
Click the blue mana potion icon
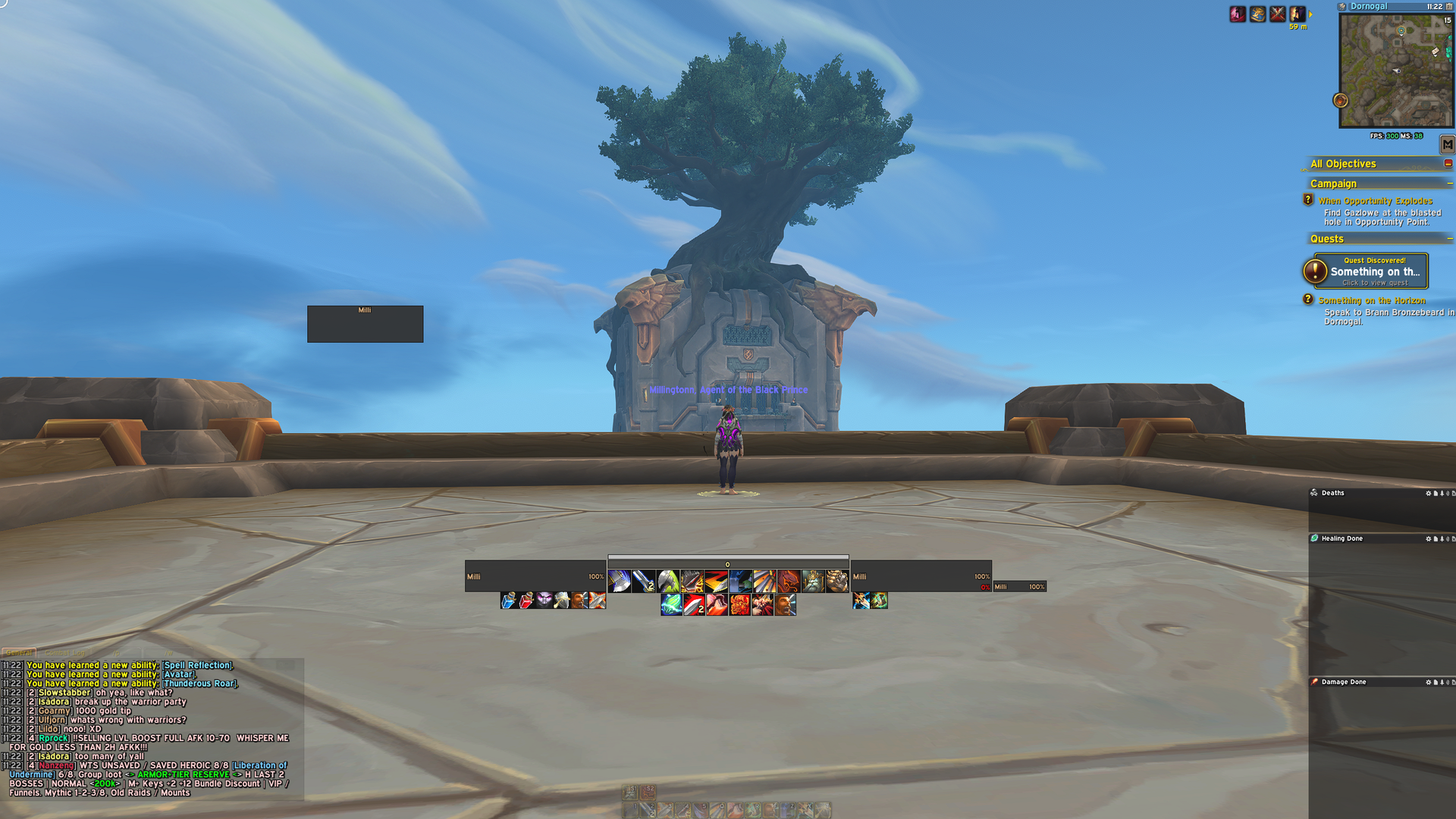509,601
